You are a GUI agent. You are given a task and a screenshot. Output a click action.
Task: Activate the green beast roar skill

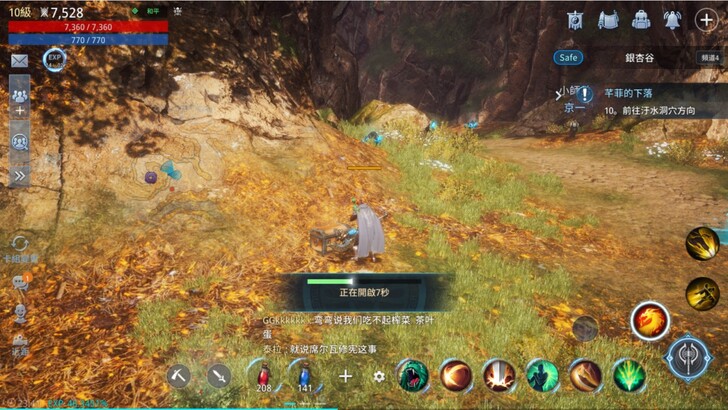click(x=412, y=375)
